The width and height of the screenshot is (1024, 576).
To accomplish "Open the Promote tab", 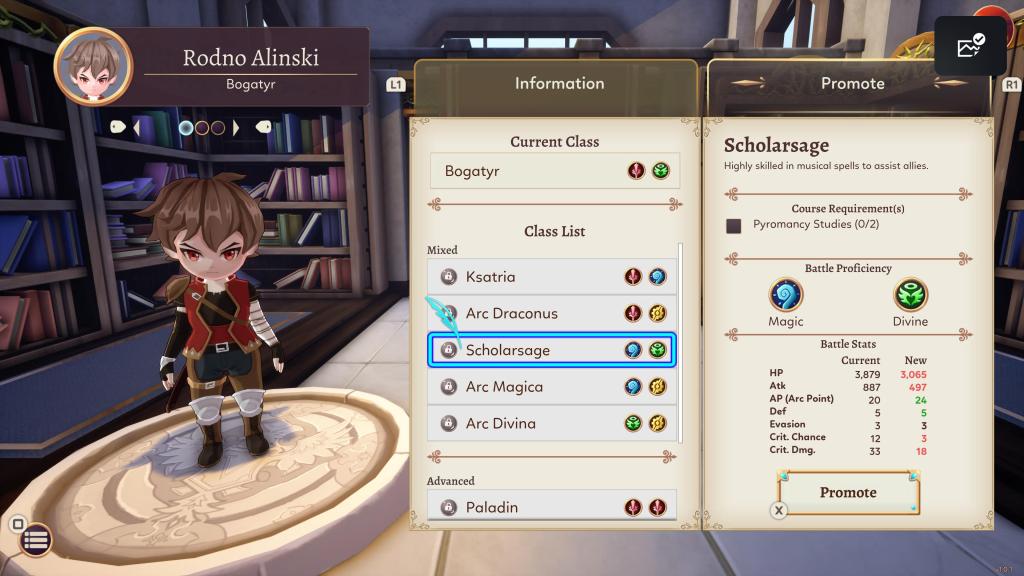I will pyautogui.click(x=852, y=84).
